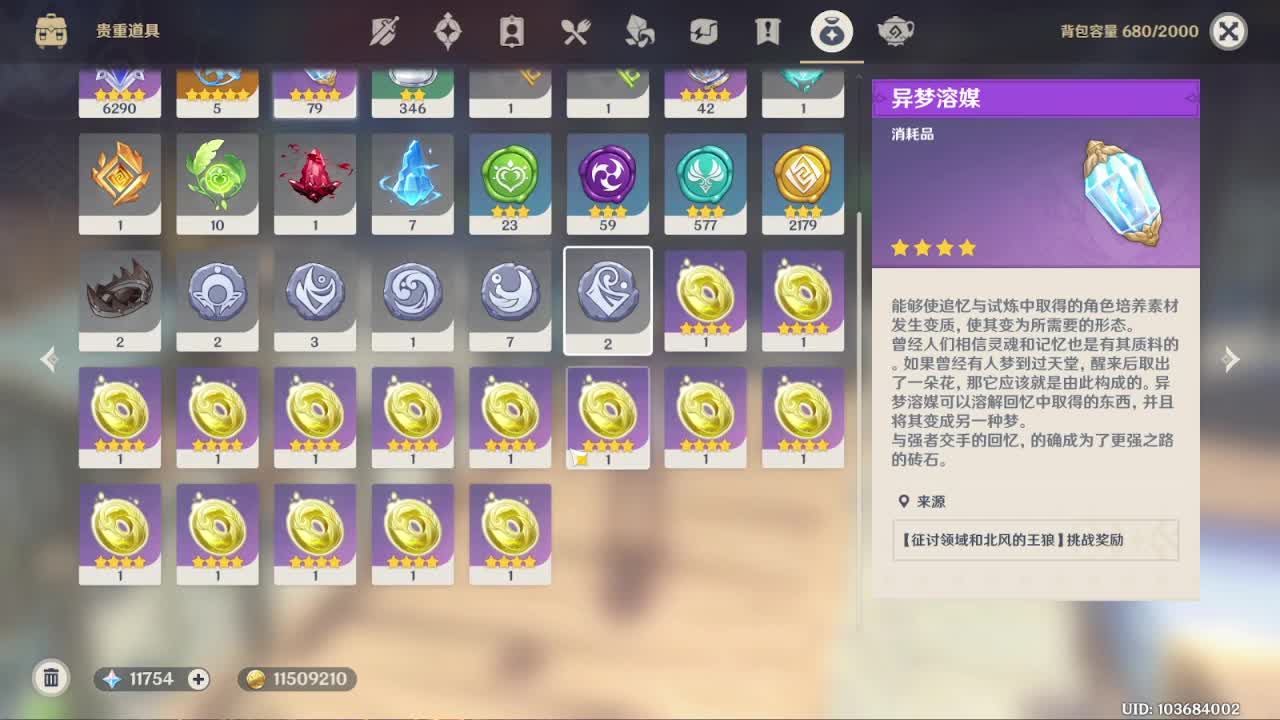Open the Serenitea Pot furnishings category
Image resolution: width=1280 pixels, height=720 pixels.
[x=897, y=31]
